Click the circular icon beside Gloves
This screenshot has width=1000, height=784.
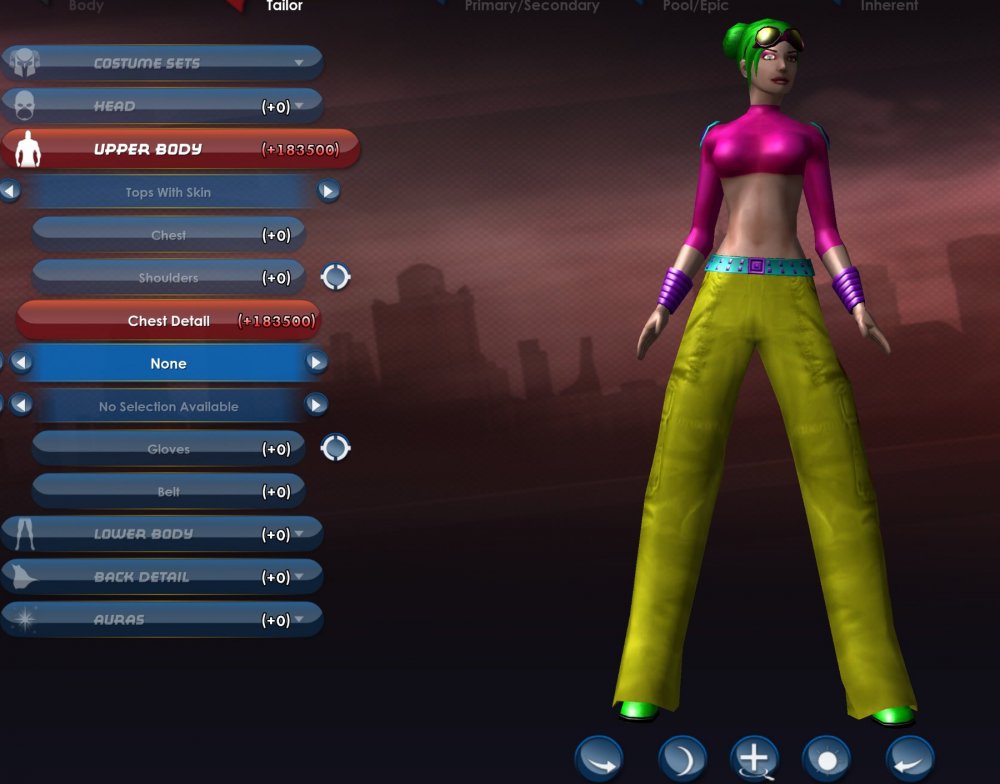335,448
